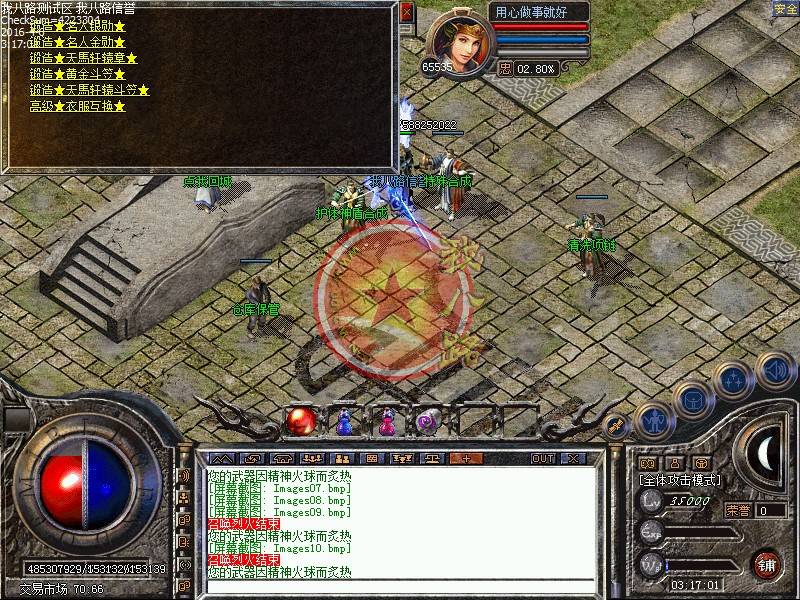Click the 安全 label in the corner

coord(786,9)
